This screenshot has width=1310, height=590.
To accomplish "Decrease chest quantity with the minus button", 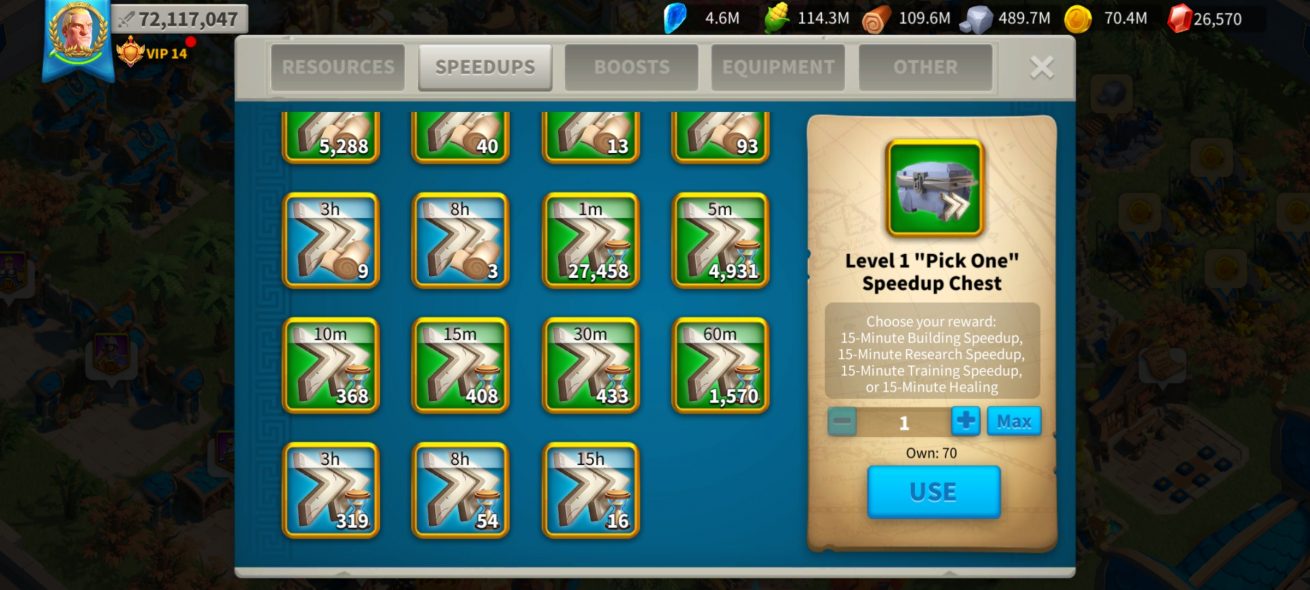I will click(x=842, y=421).
